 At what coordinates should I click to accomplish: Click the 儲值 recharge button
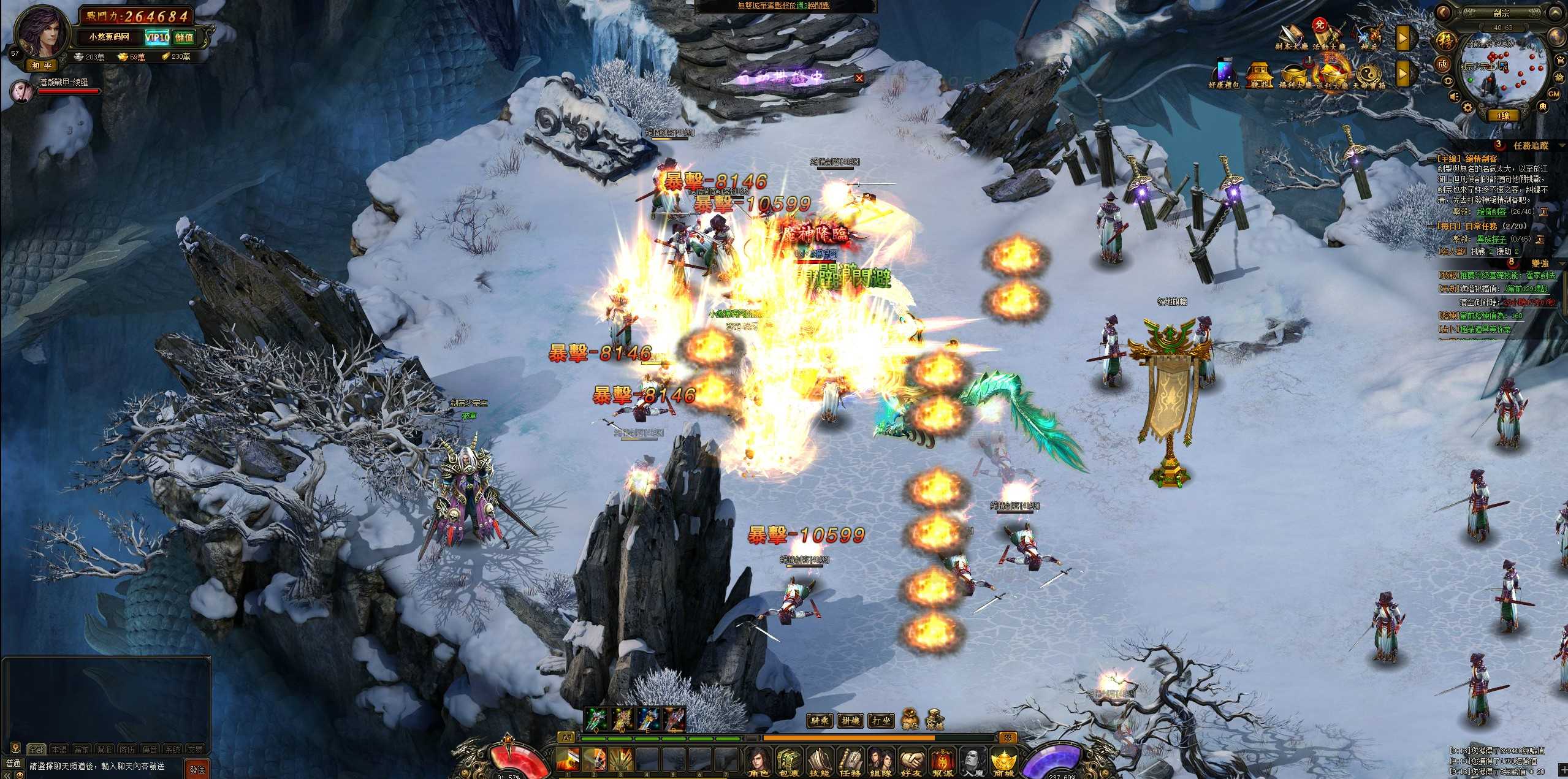pyautogui.click(x=184, y=37)
